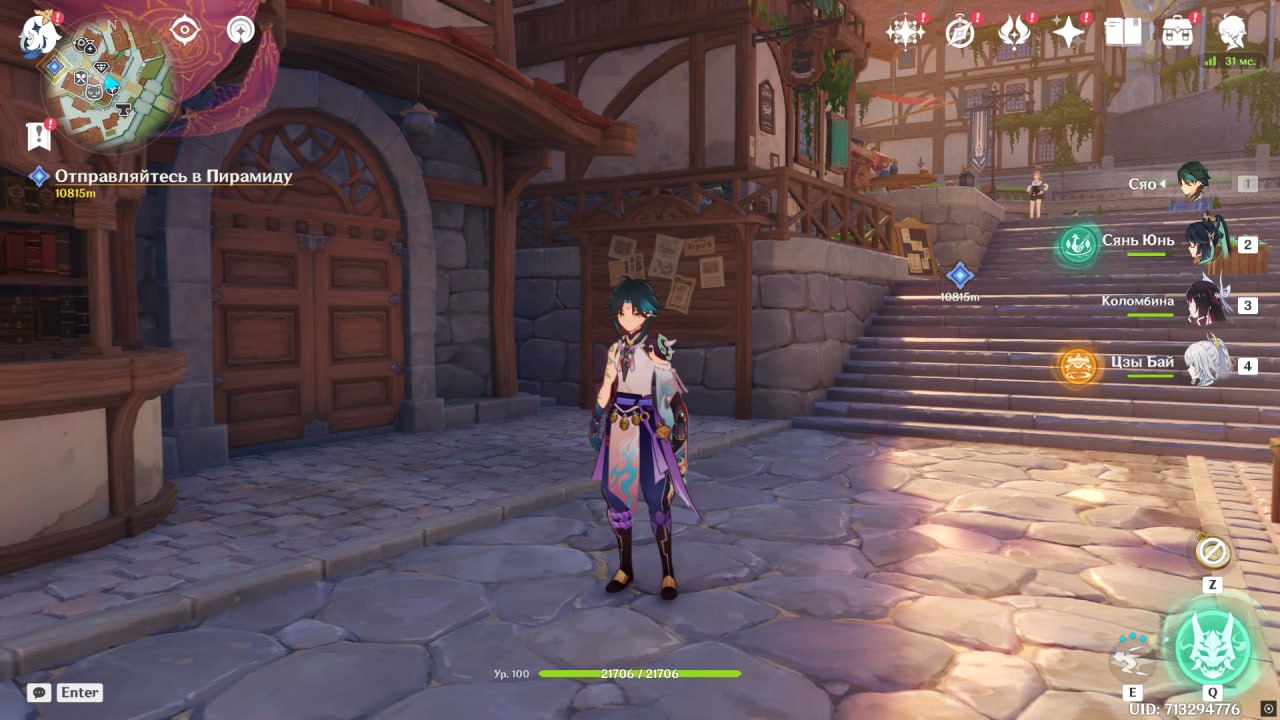
Task: Select the tracked quest "Отправляйтесь в Пирамиду"
Action: [173, 177]
